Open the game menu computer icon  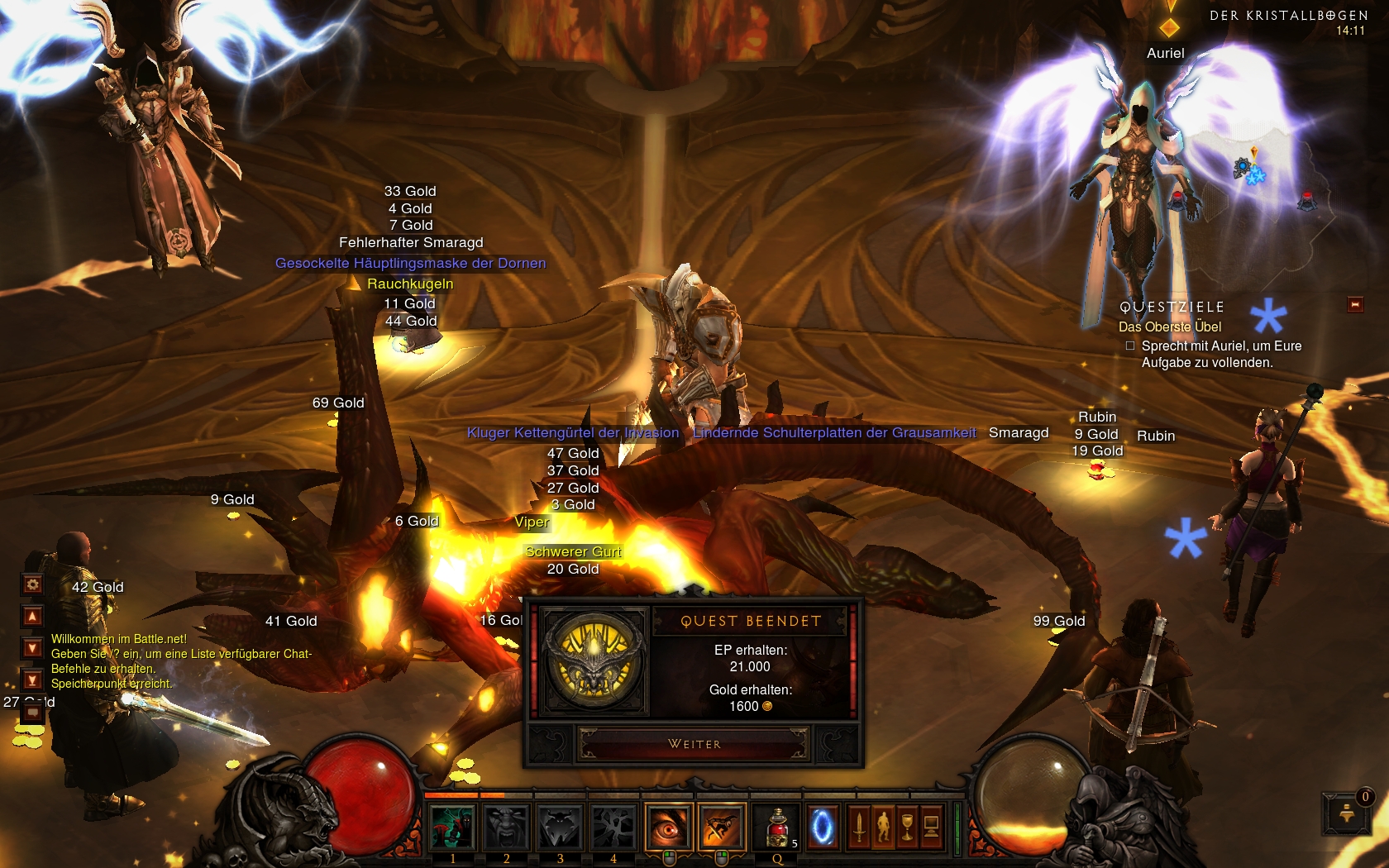(x=931, y=827)
